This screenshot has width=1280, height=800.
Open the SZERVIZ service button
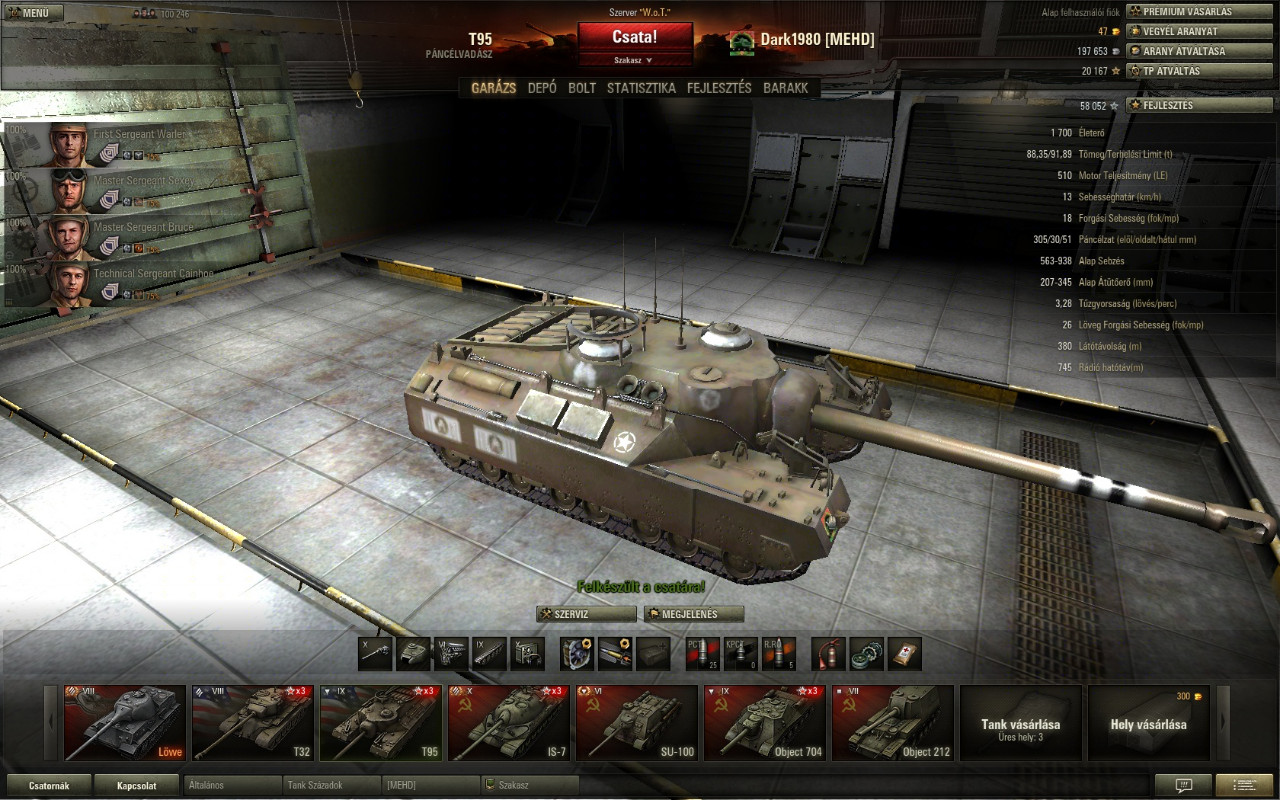pyautogui.click(x=586, y=614)
